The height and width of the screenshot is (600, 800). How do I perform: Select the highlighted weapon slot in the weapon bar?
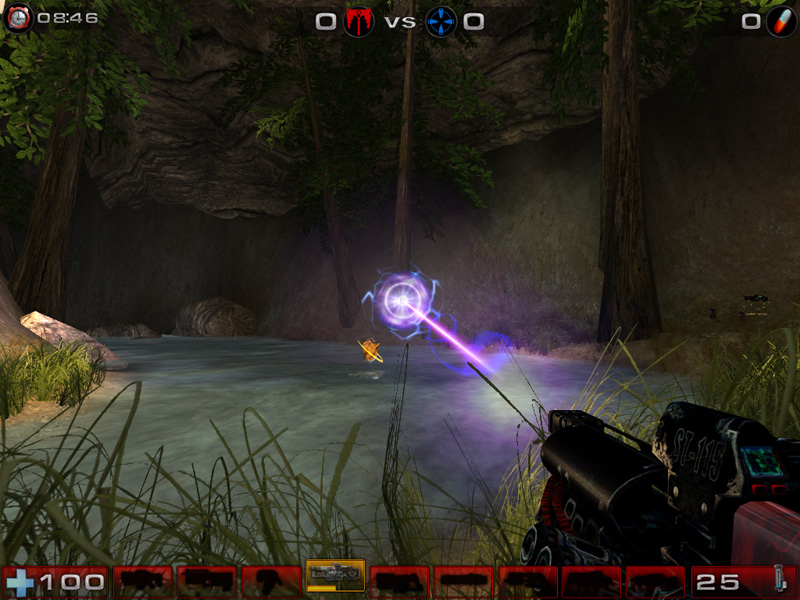(335, 576)
